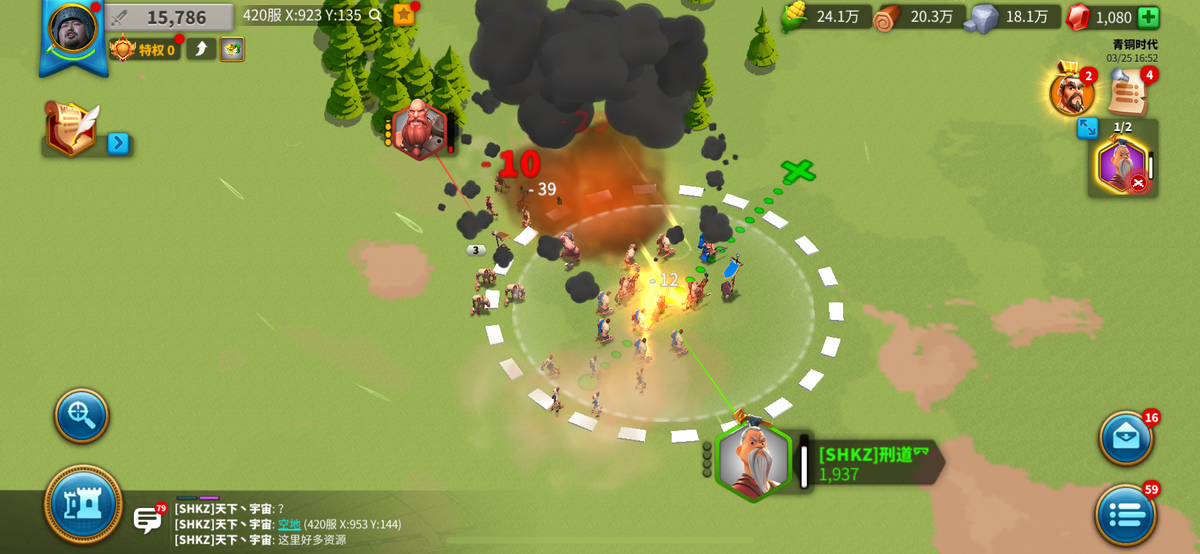Viewport: 1200px width, 554px height.
Task: Open the chat speech bubble icon
Action: click(147, 519)
